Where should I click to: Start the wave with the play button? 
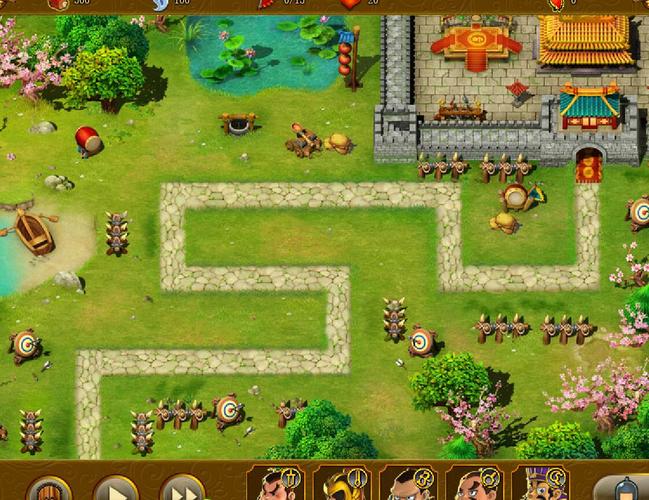pos(115,489)
